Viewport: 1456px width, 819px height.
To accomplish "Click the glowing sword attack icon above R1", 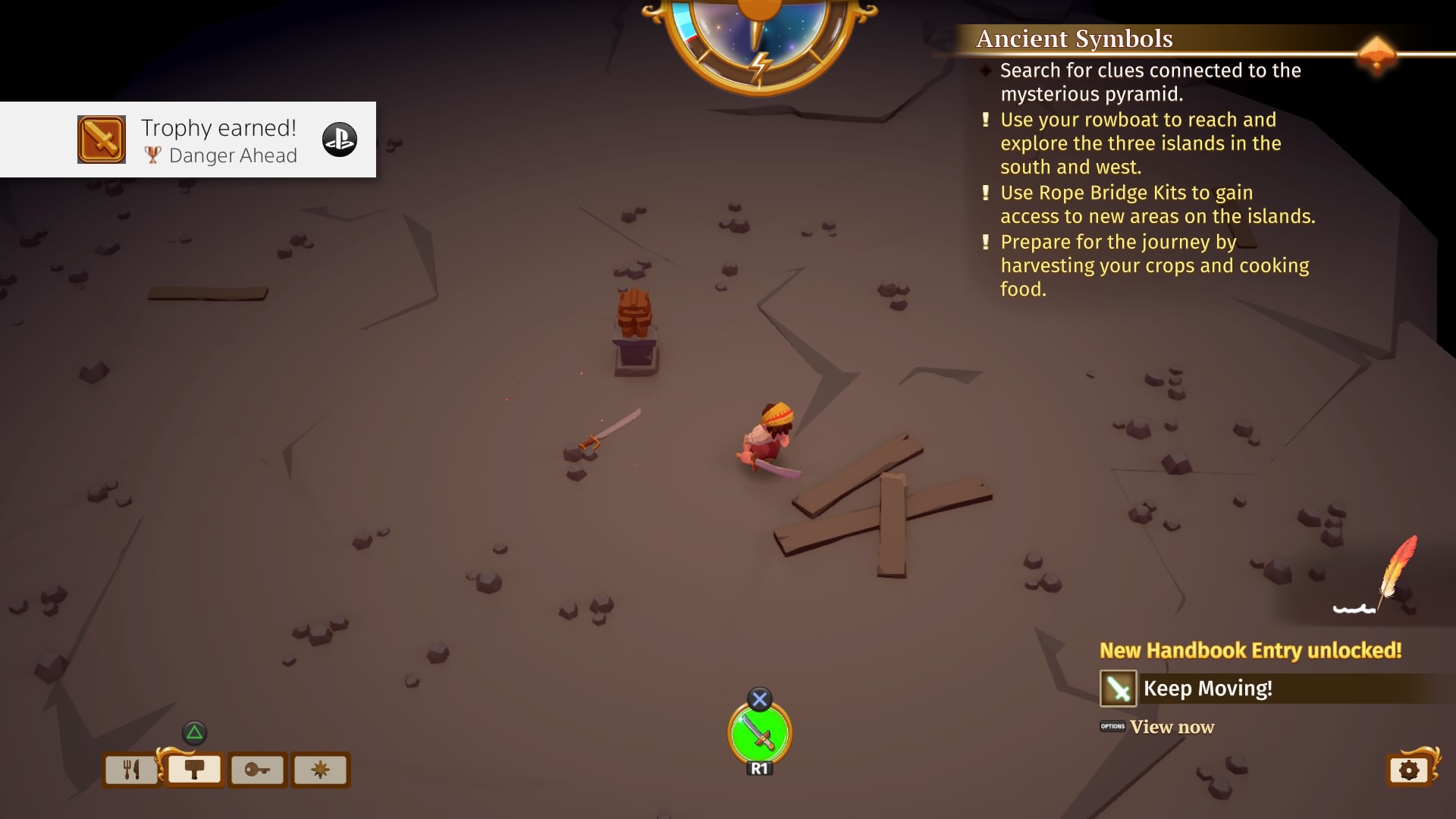I will [761, 733].
